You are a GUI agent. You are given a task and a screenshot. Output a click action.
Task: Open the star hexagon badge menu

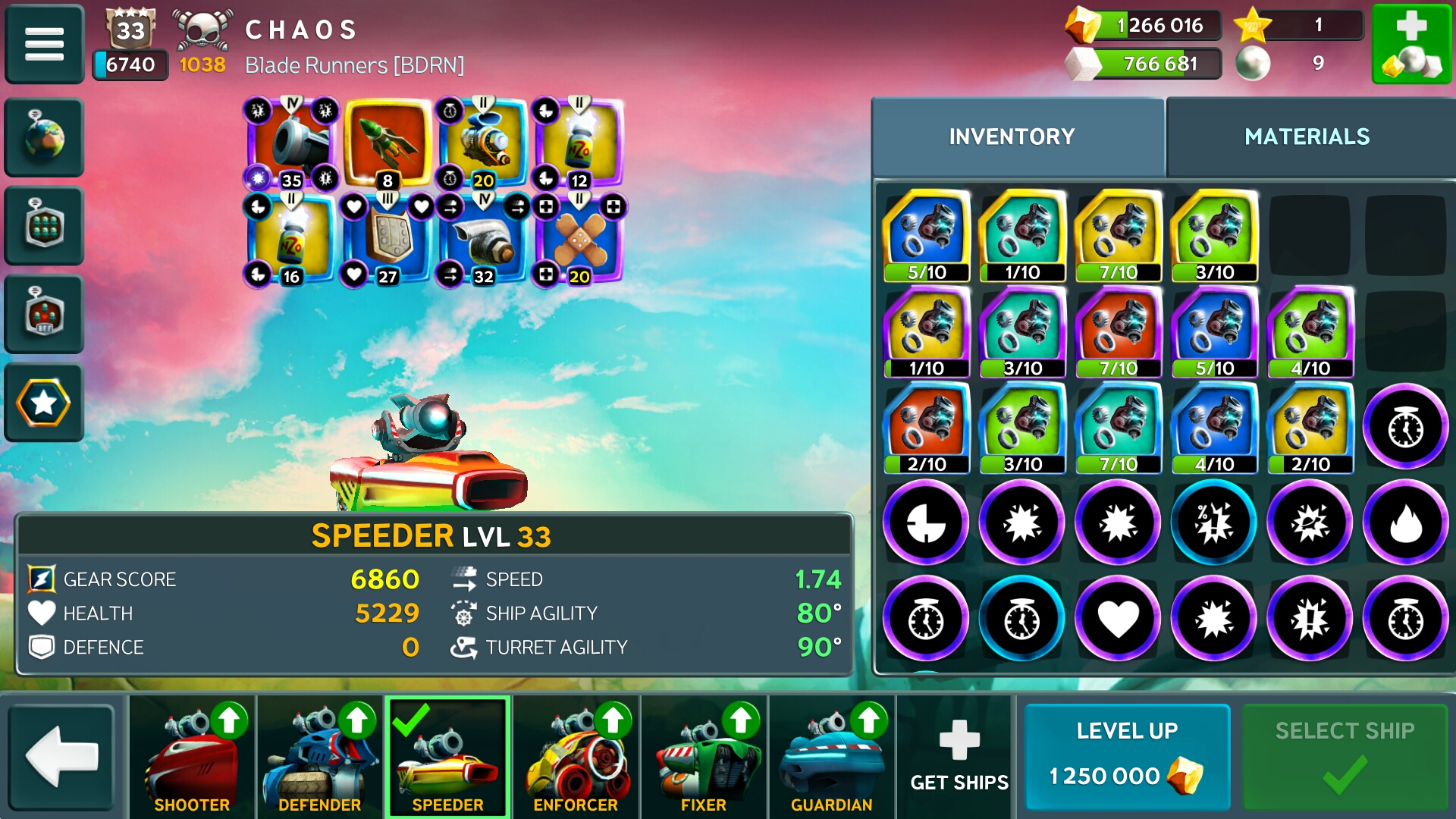(44, 403)
